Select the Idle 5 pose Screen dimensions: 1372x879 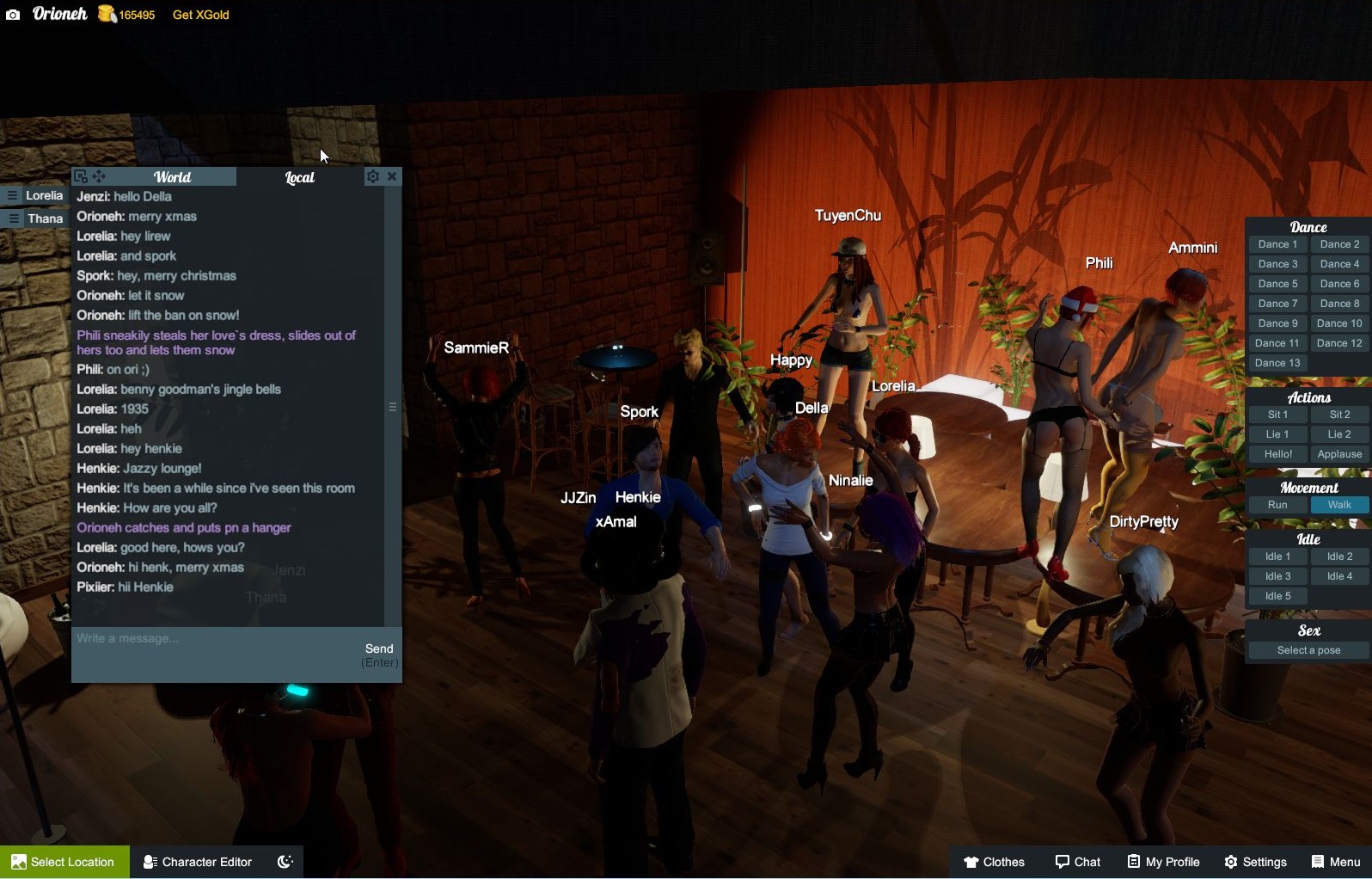pos(1277,596)
